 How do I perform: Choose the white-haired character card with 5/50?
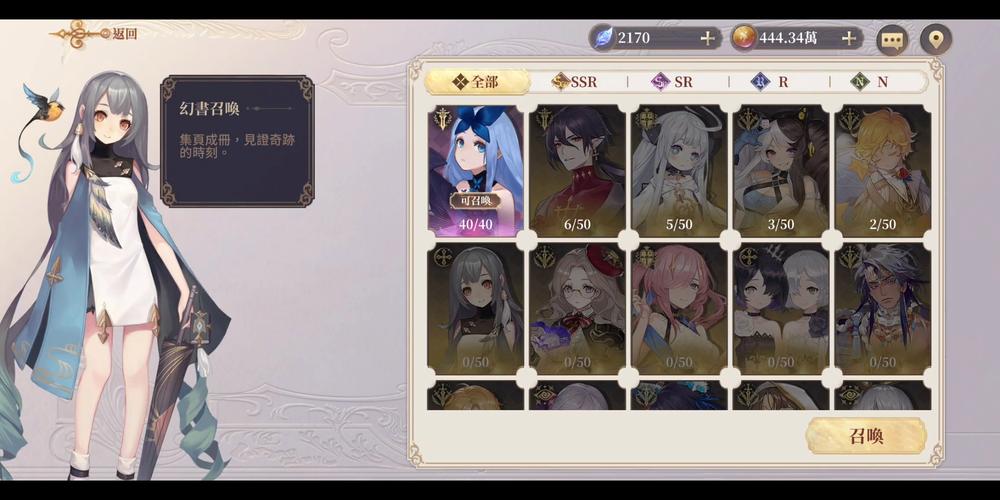679,170
